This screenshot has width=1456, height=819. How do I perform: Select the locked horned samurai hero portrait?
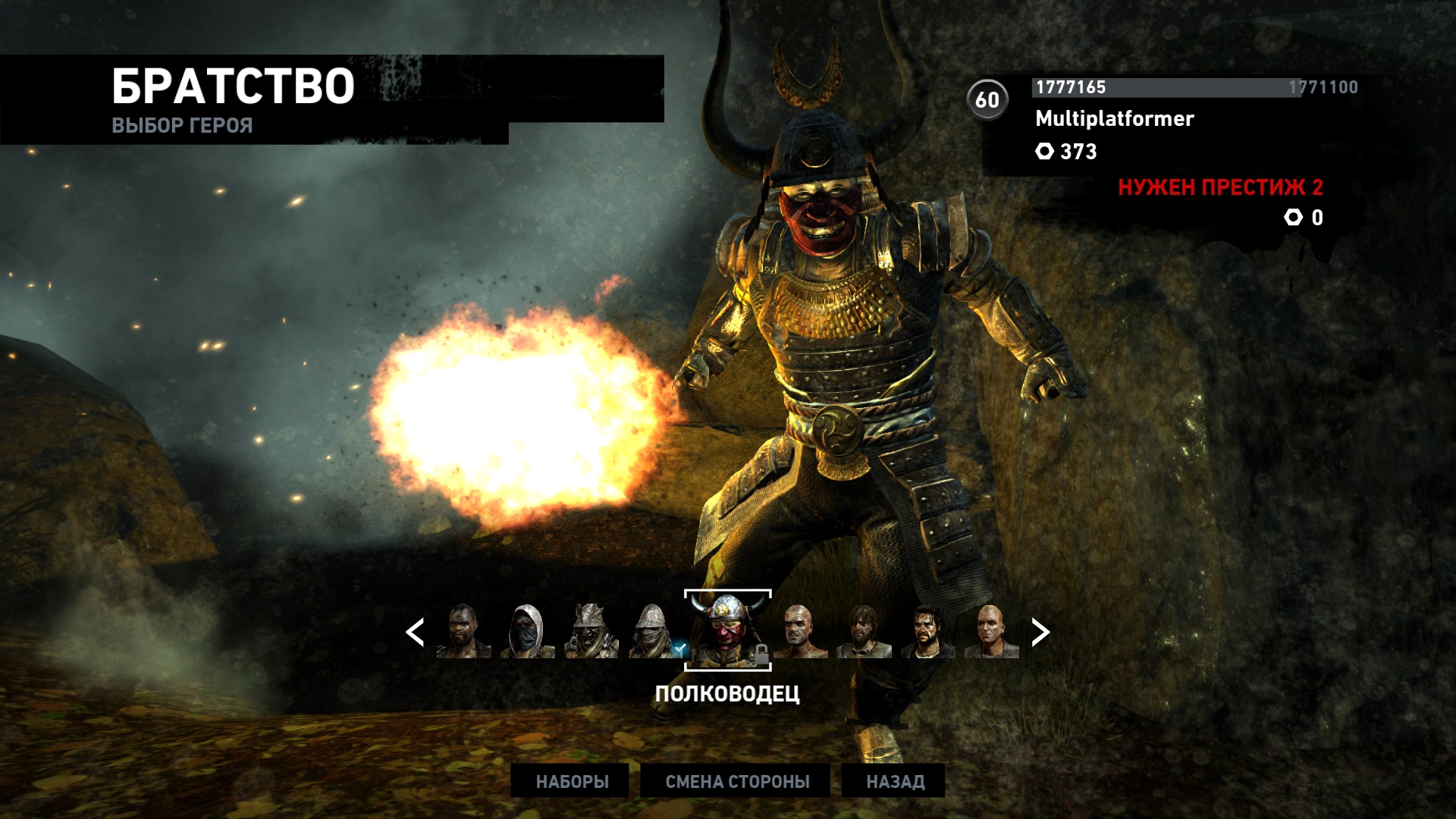(727, 630)
